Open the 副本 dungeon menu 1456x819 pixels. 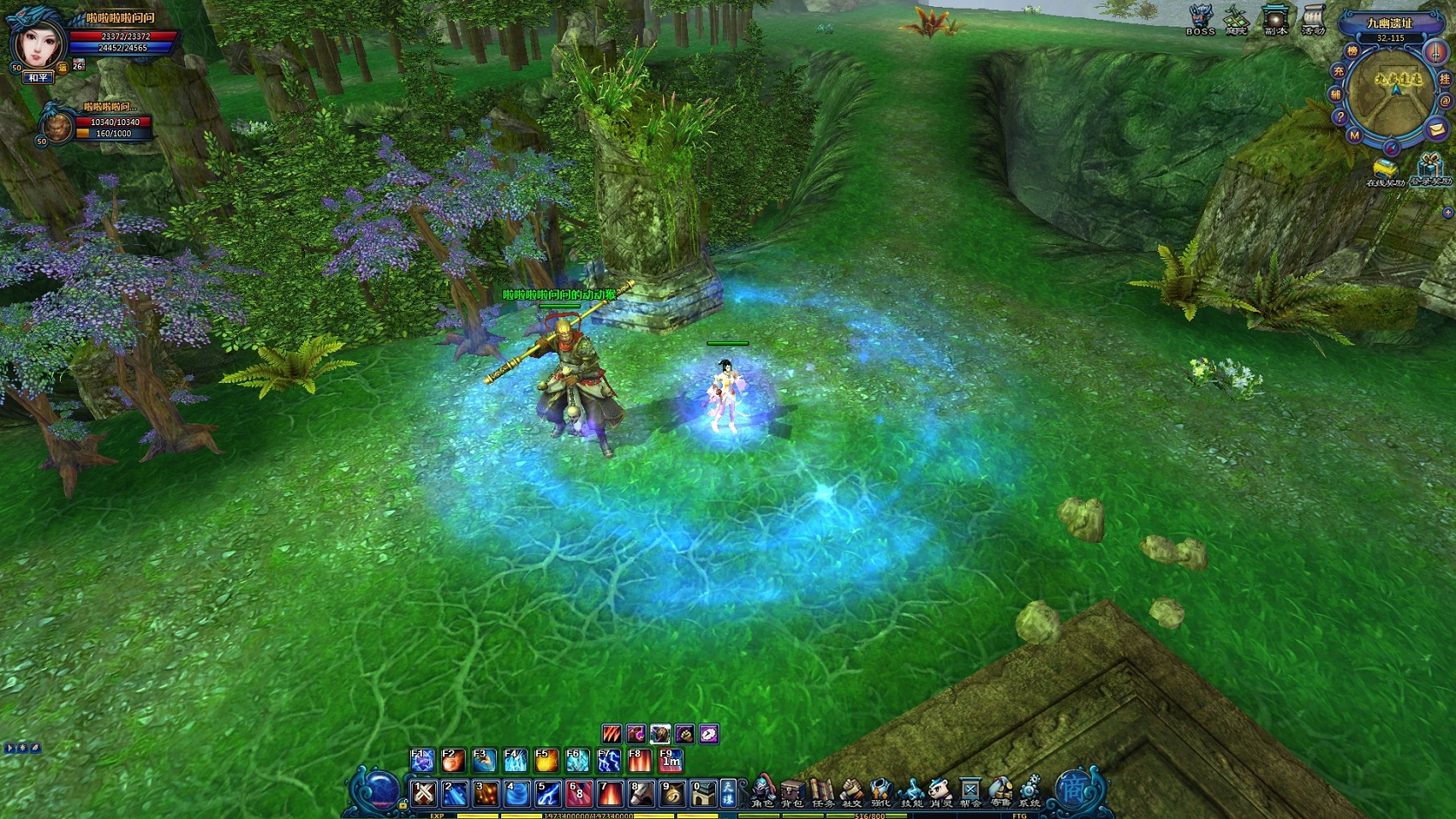tap(1275, 20)
